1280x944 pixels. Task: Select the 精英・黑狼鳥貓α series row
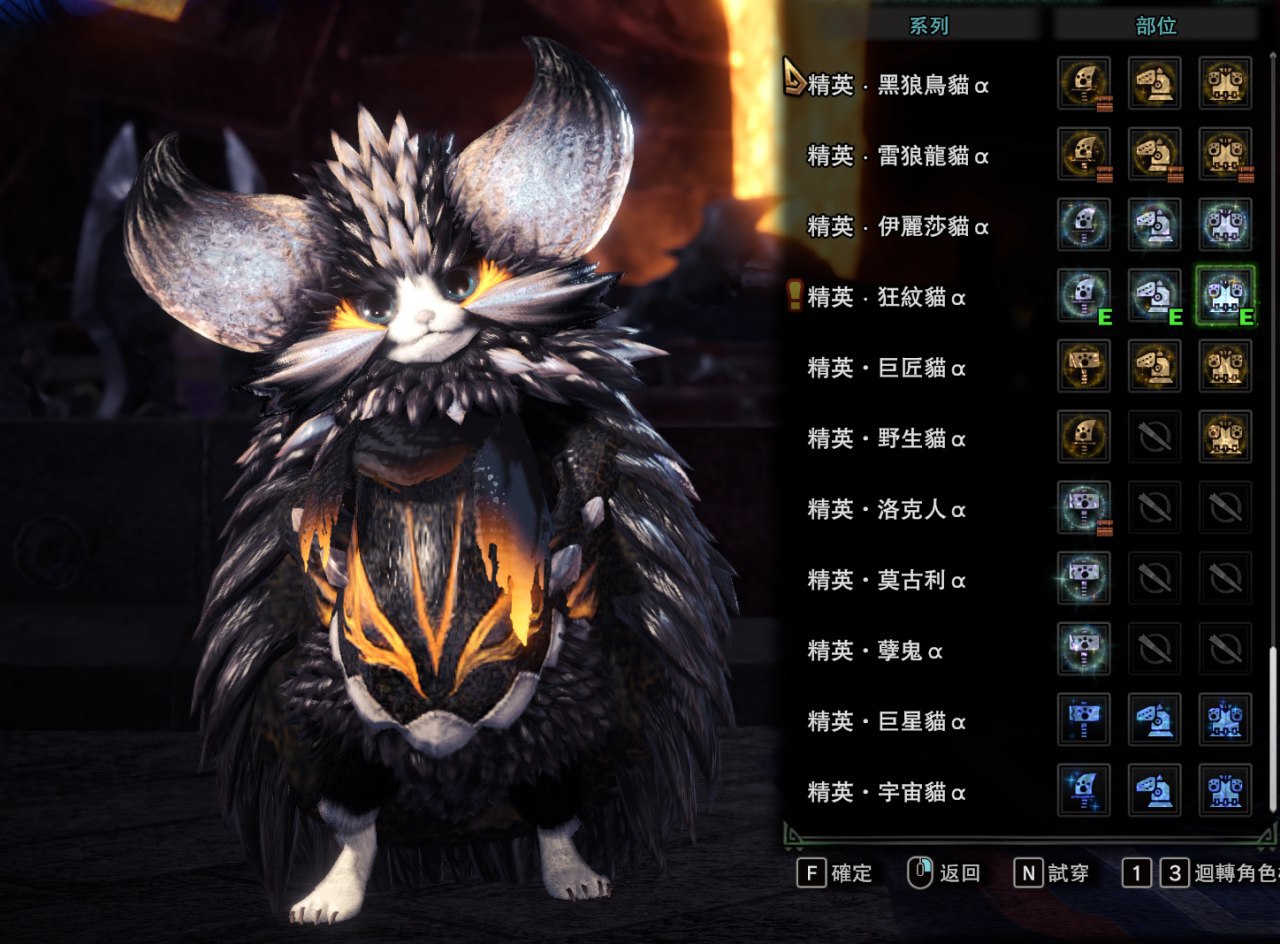tap(898, 85)
